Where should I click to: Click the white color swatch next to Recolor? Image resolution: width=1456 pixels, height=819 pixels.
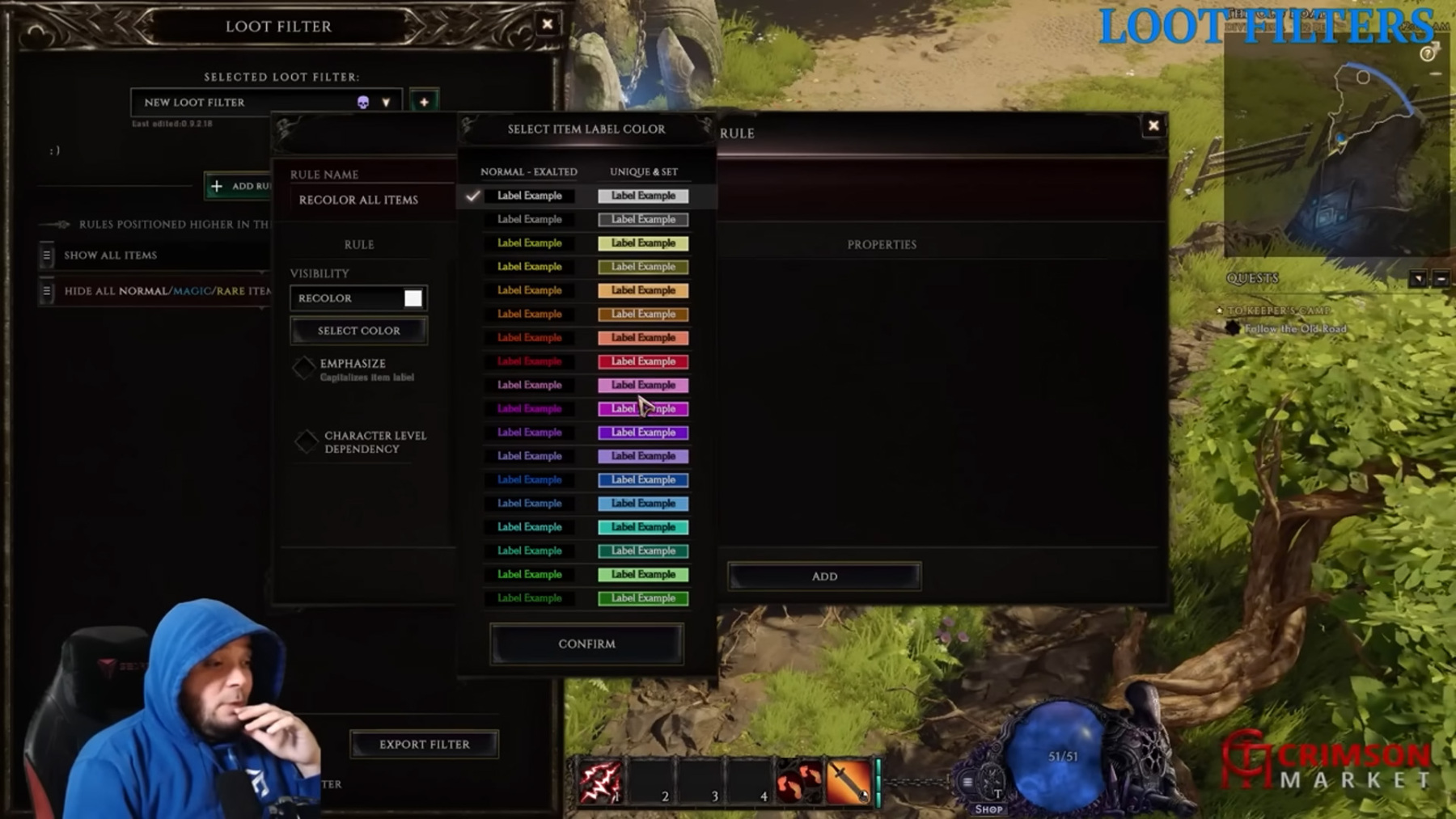413,298
